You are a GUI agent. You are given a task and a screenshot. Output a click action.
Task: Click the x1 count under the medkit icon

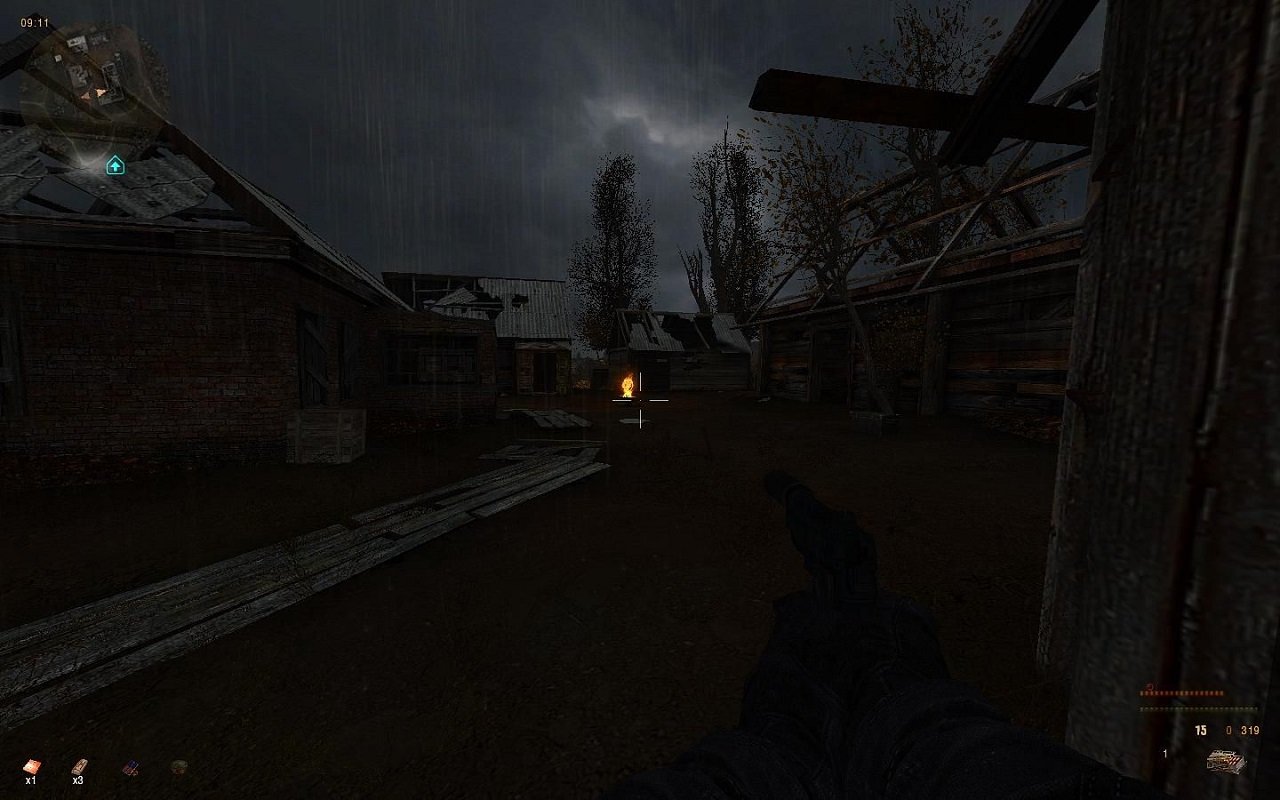tap(31, 781)
